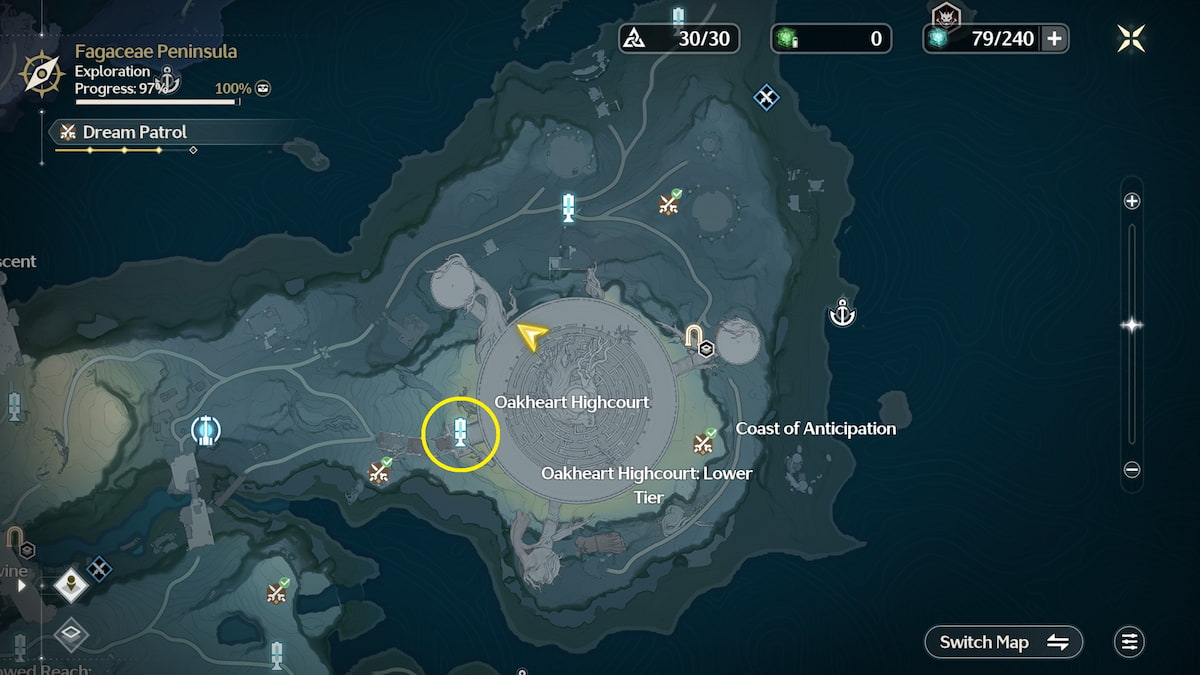This screenshot has height=675, width=1200.
Task: Select the crossed-swords marker beside Coast of Anticipation
Action: click(705, 441)
